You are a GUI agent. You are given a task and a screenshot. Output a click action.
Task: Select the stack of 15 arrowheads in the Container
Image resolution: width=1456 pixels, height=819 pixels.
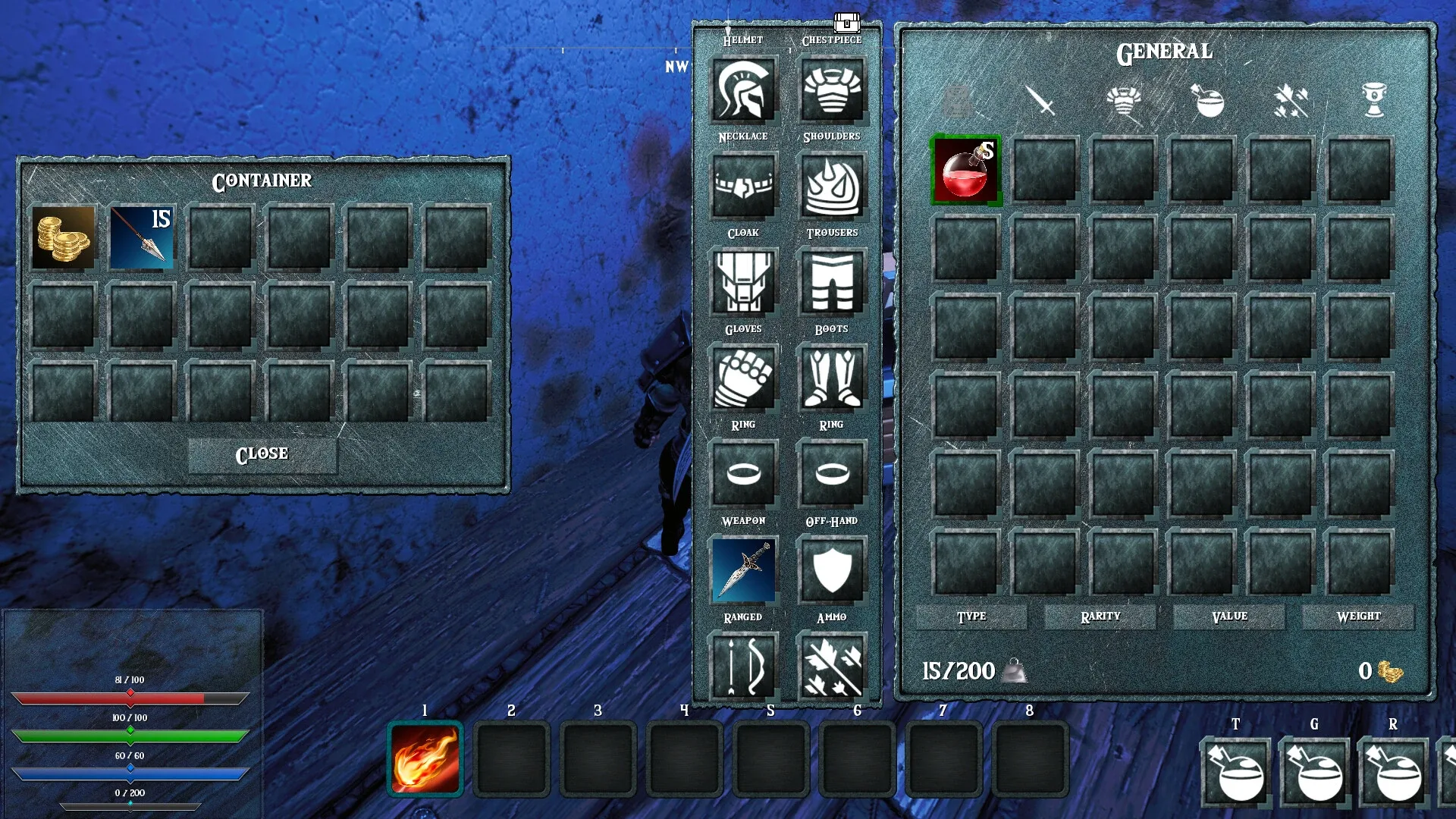pos(143,237)
